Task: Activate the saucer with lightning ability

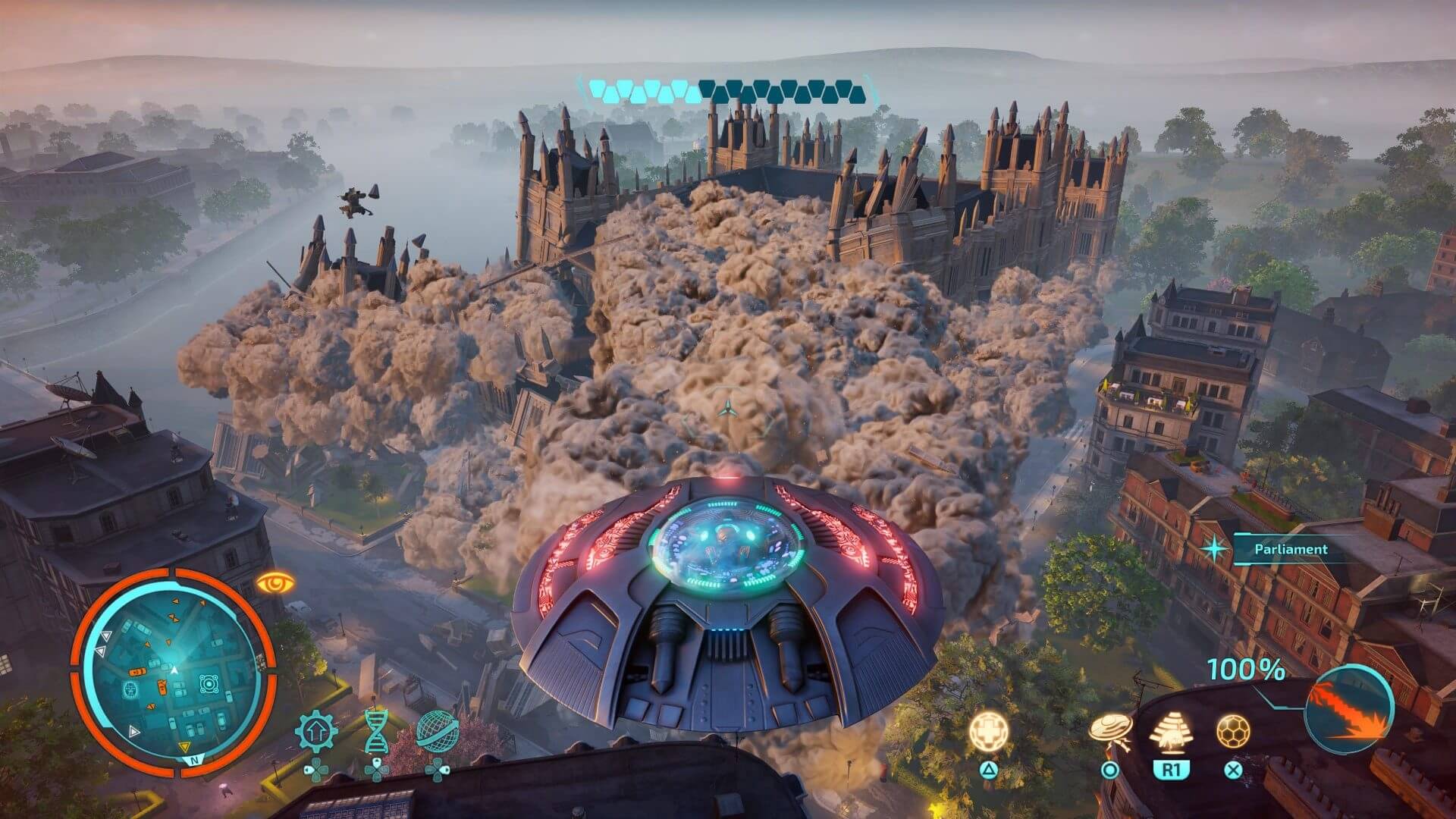Action: (x=1110, y=731)
